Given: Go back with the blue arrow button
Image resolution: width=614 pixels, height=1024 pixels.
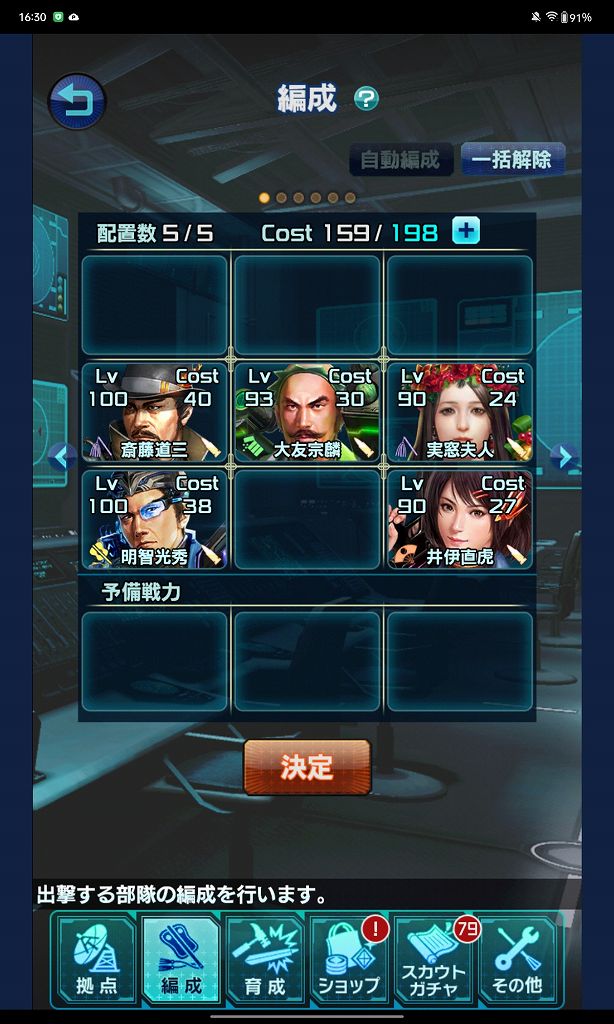Looking at the screenshot, I should (76, 101).
